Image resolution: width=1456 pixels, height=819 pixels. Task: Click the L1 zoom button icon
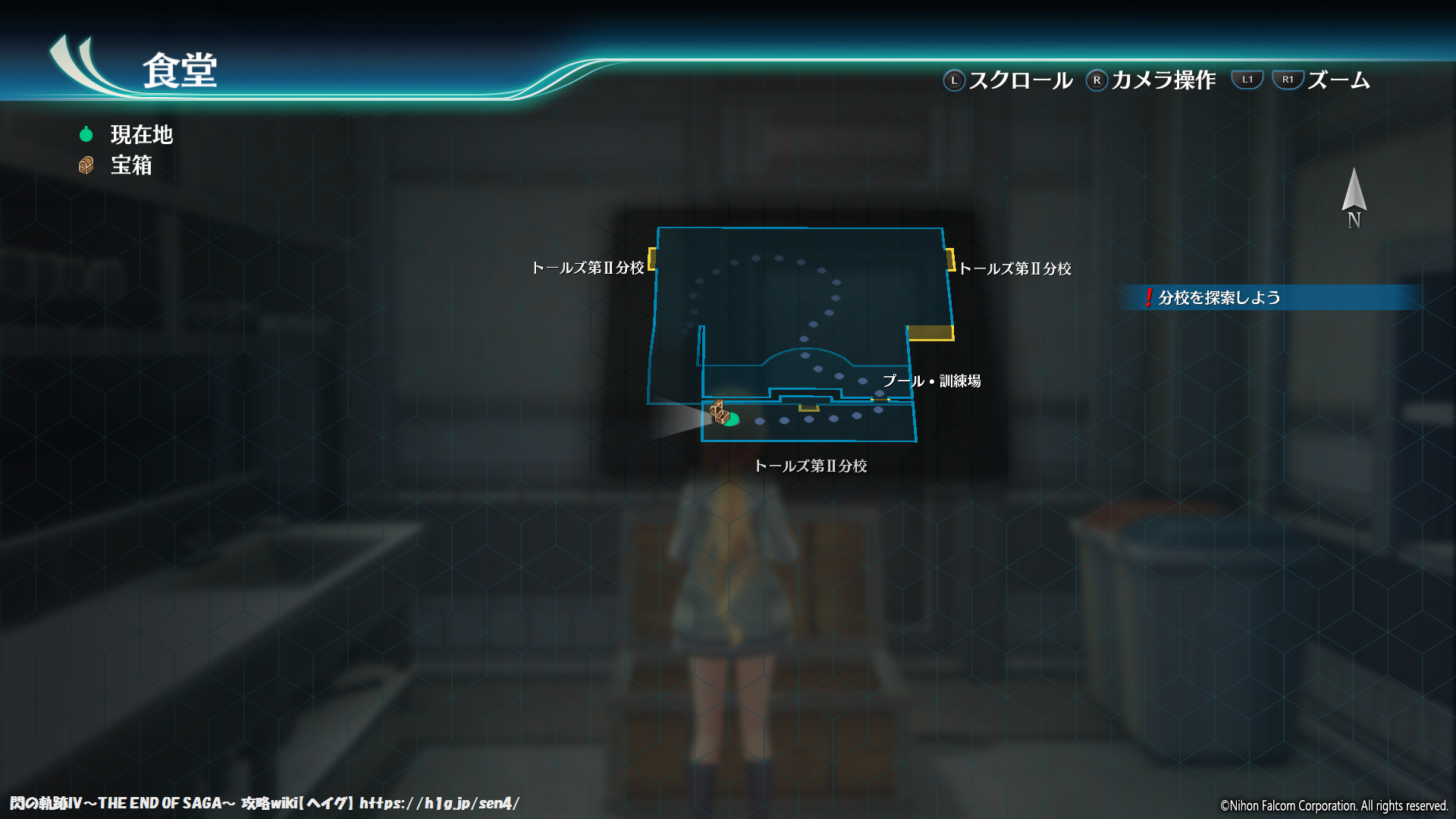[1247, 78]
